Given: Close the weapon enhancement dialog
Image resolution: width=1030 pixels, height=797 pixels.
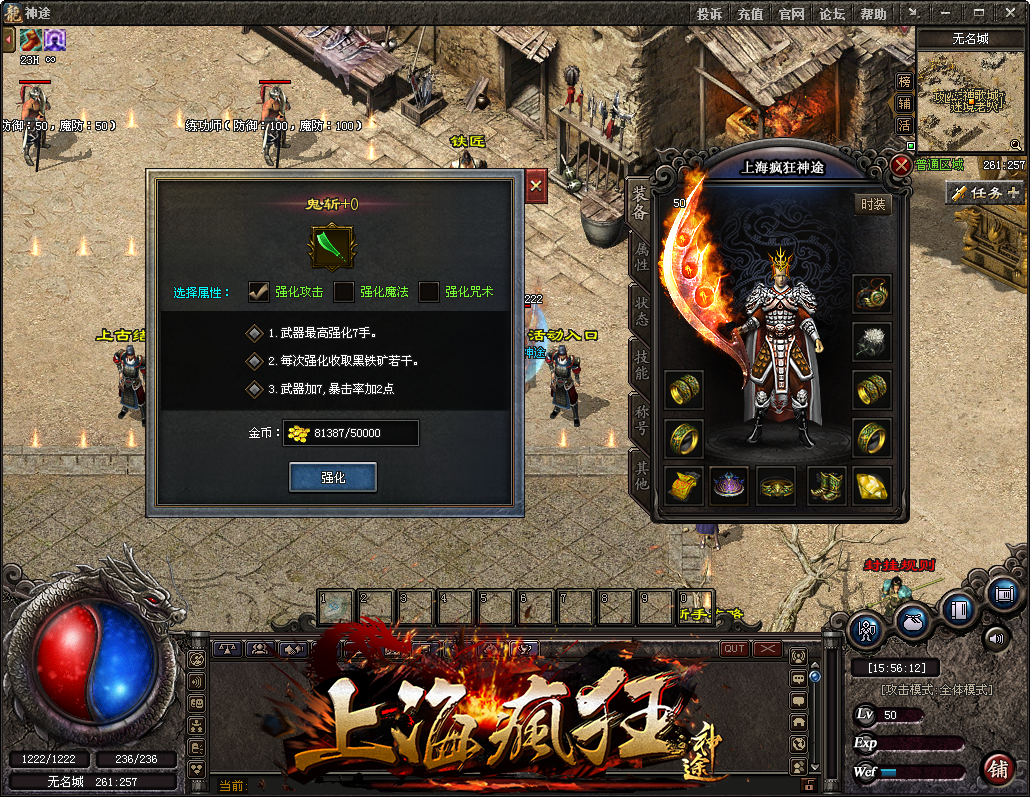Looking at the screenshot, I should click(536, 186).
